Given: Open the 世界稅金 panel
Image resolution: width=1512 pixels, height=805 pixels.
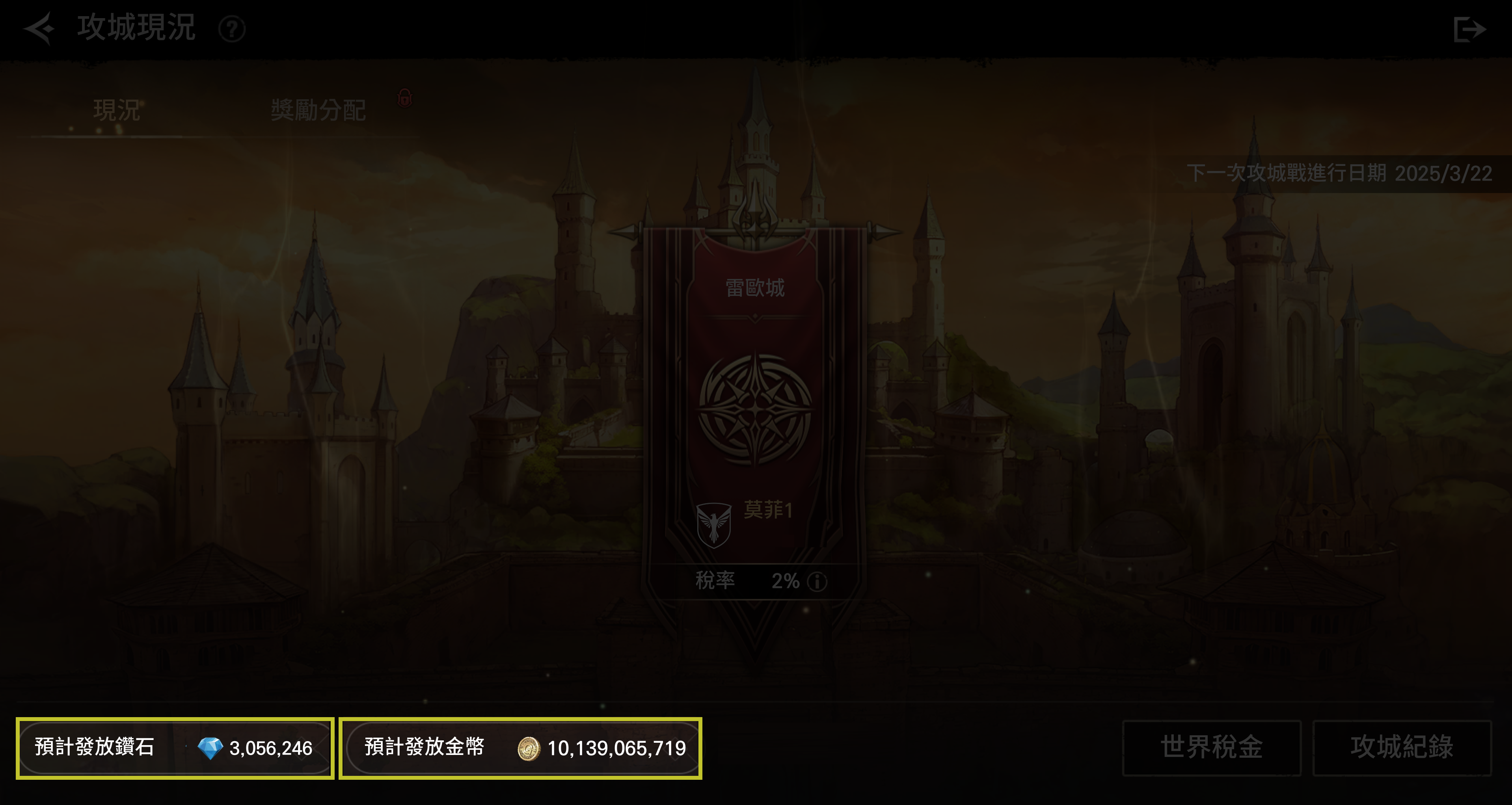Looking at the screenshot, I should (x=1212, y=747).
